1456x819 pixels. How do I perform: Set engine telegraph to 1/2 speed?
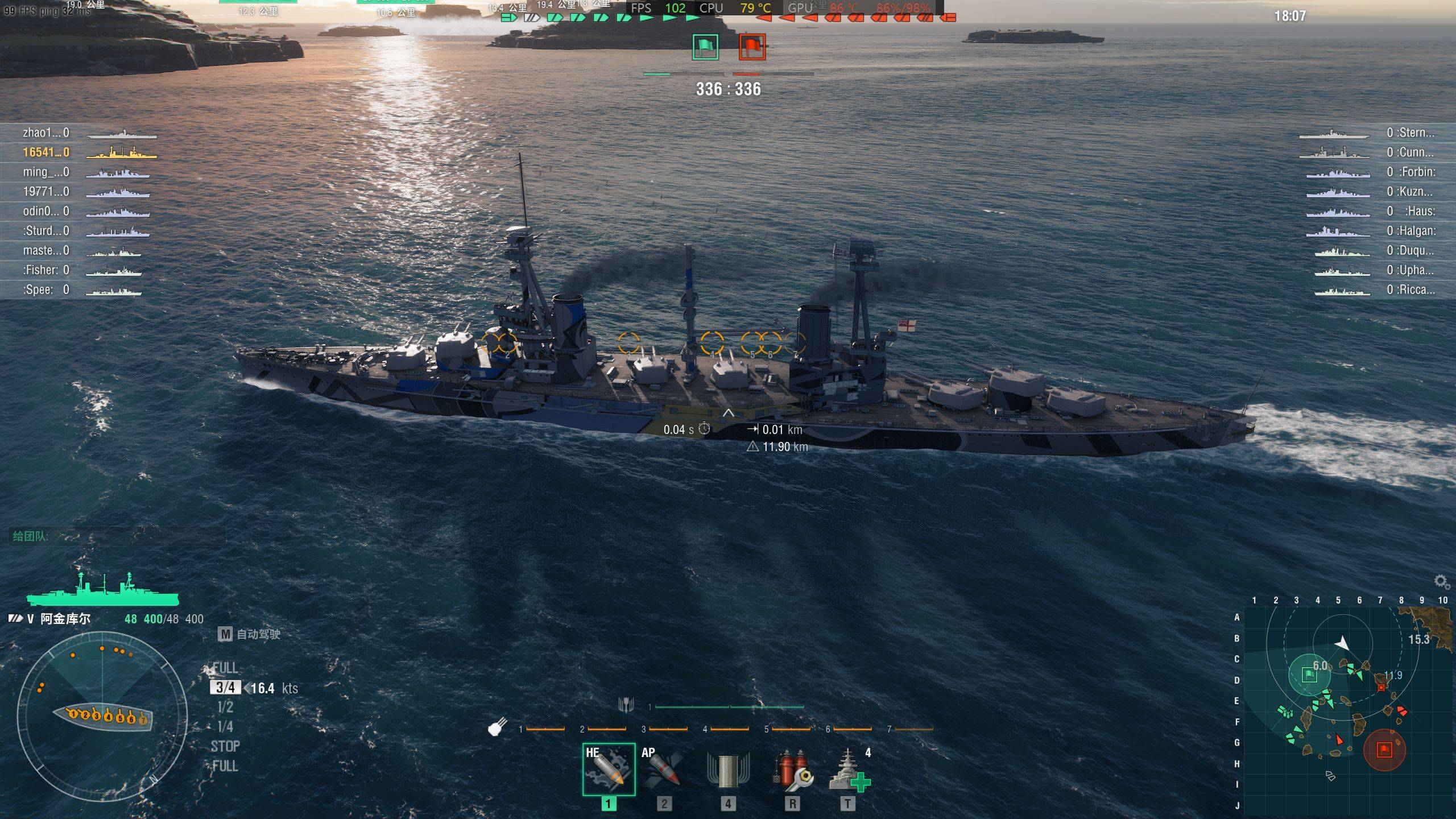[x=225, y=707]
